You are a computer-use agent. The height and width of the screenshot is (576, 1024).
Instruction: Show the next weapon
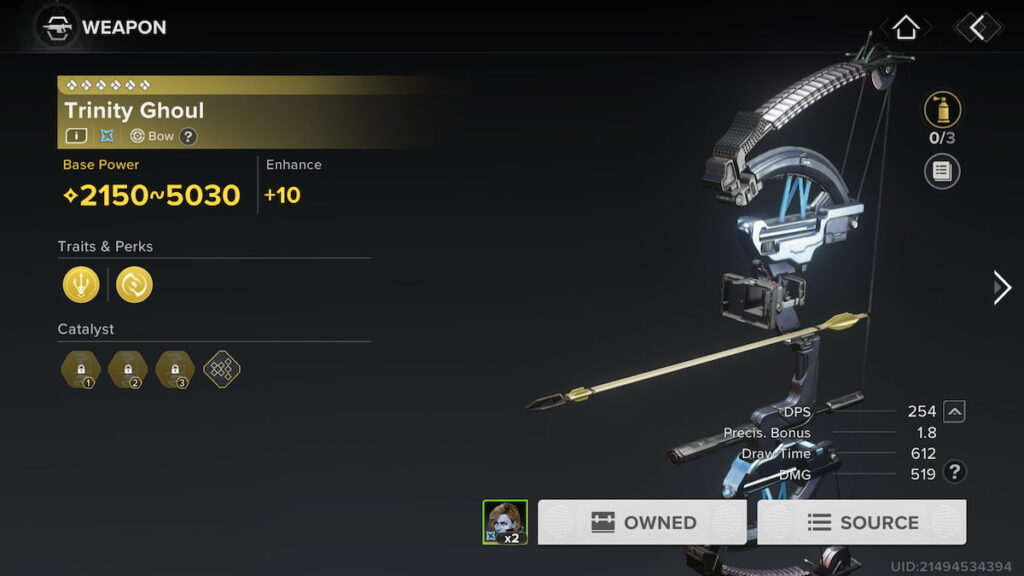point(1001,288)
